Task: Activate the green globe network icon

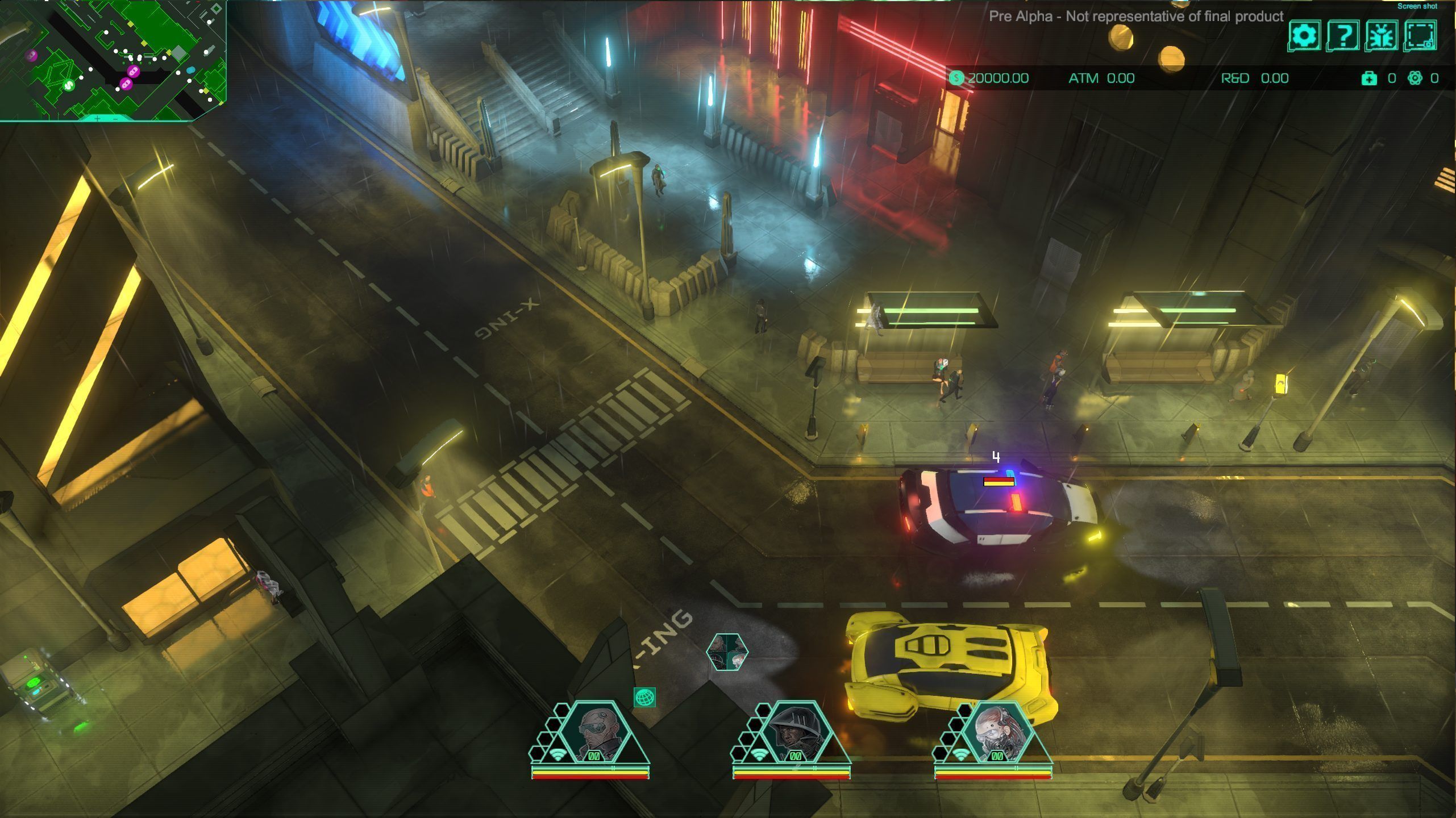Action: click(644, 697)
